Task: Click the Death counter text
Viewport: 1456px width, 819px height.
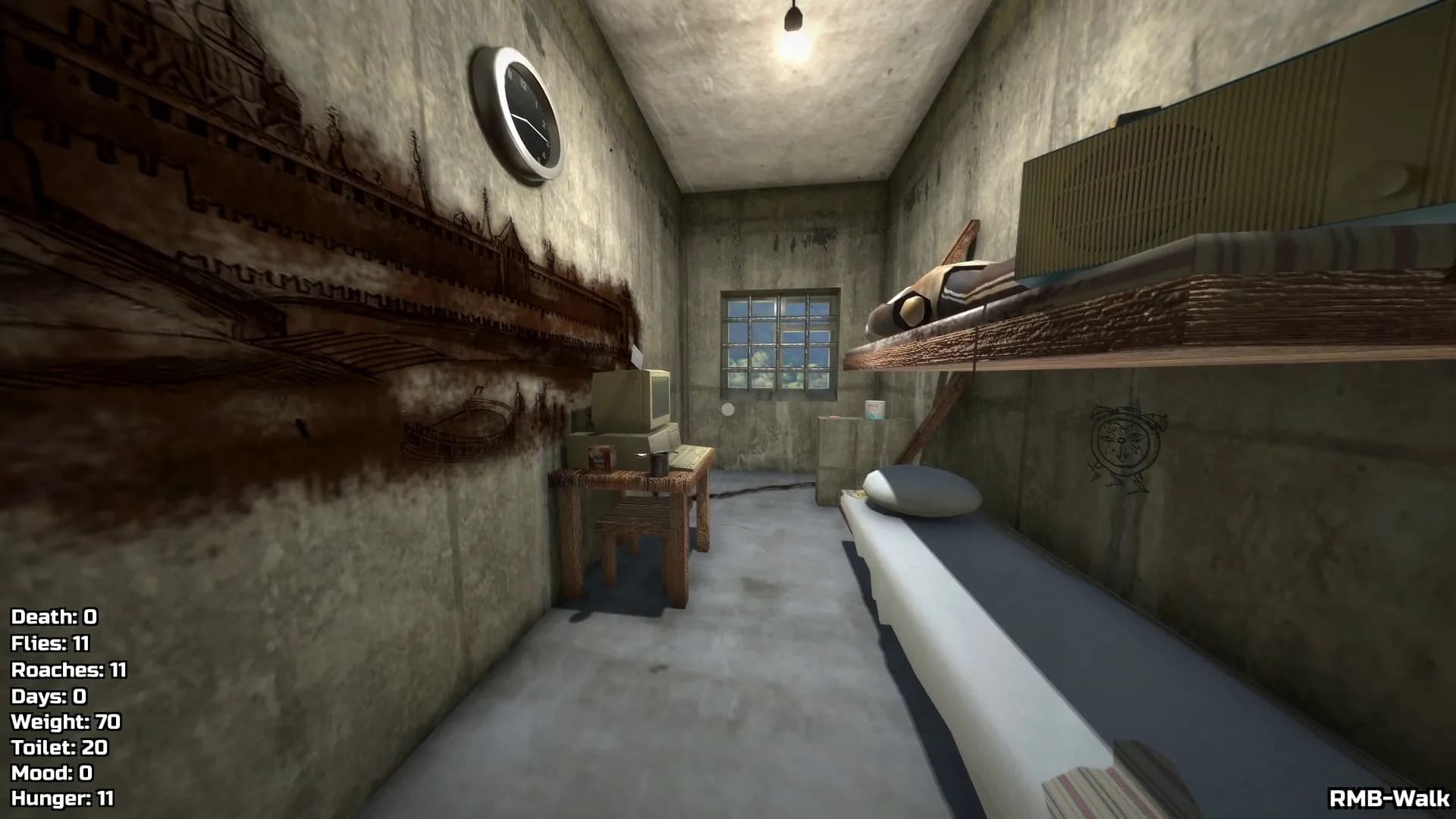Action: [53, 618]
